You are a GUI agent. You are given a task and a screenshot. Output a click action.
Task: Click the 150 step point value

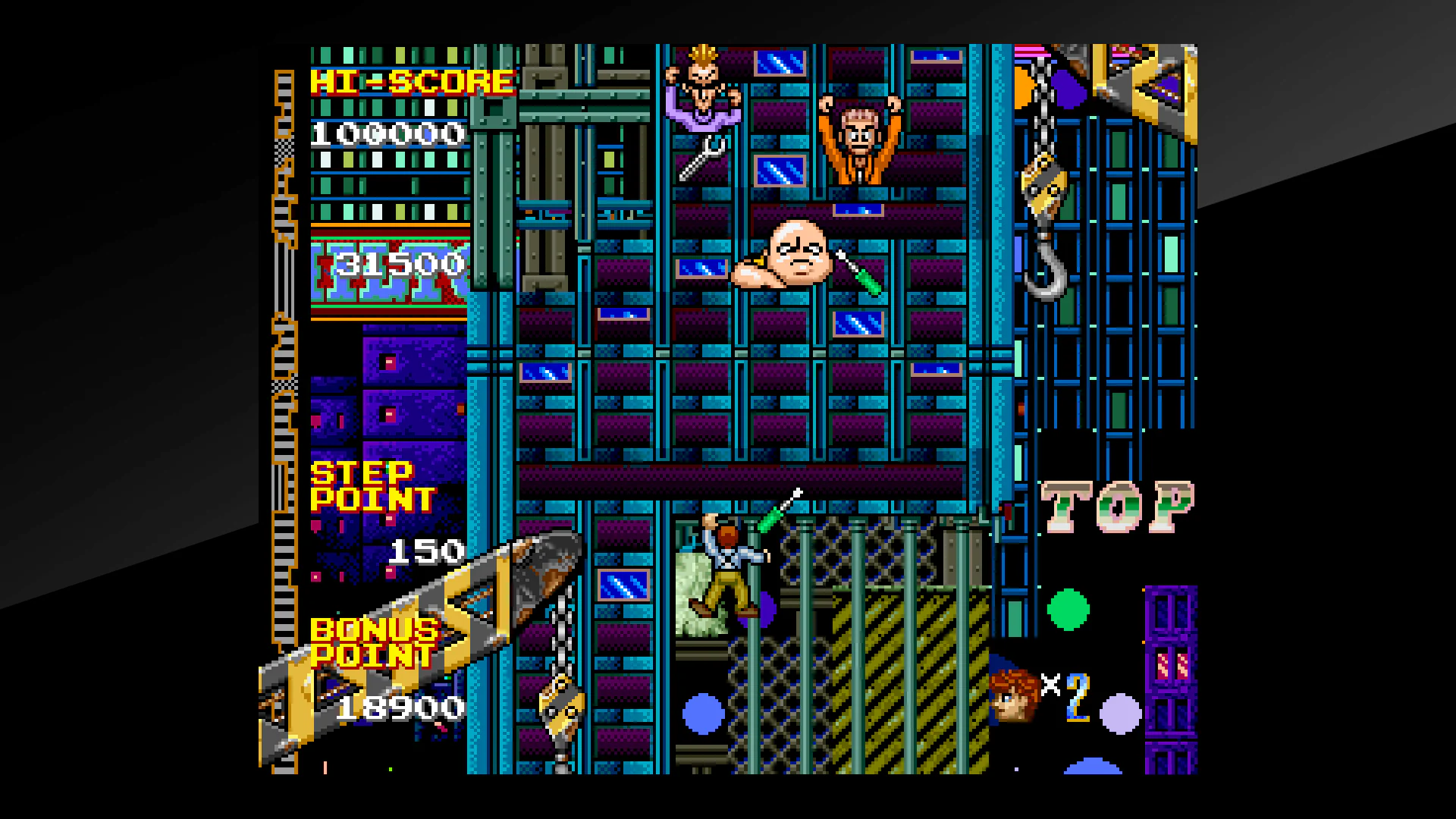click(x=427, y=551)
